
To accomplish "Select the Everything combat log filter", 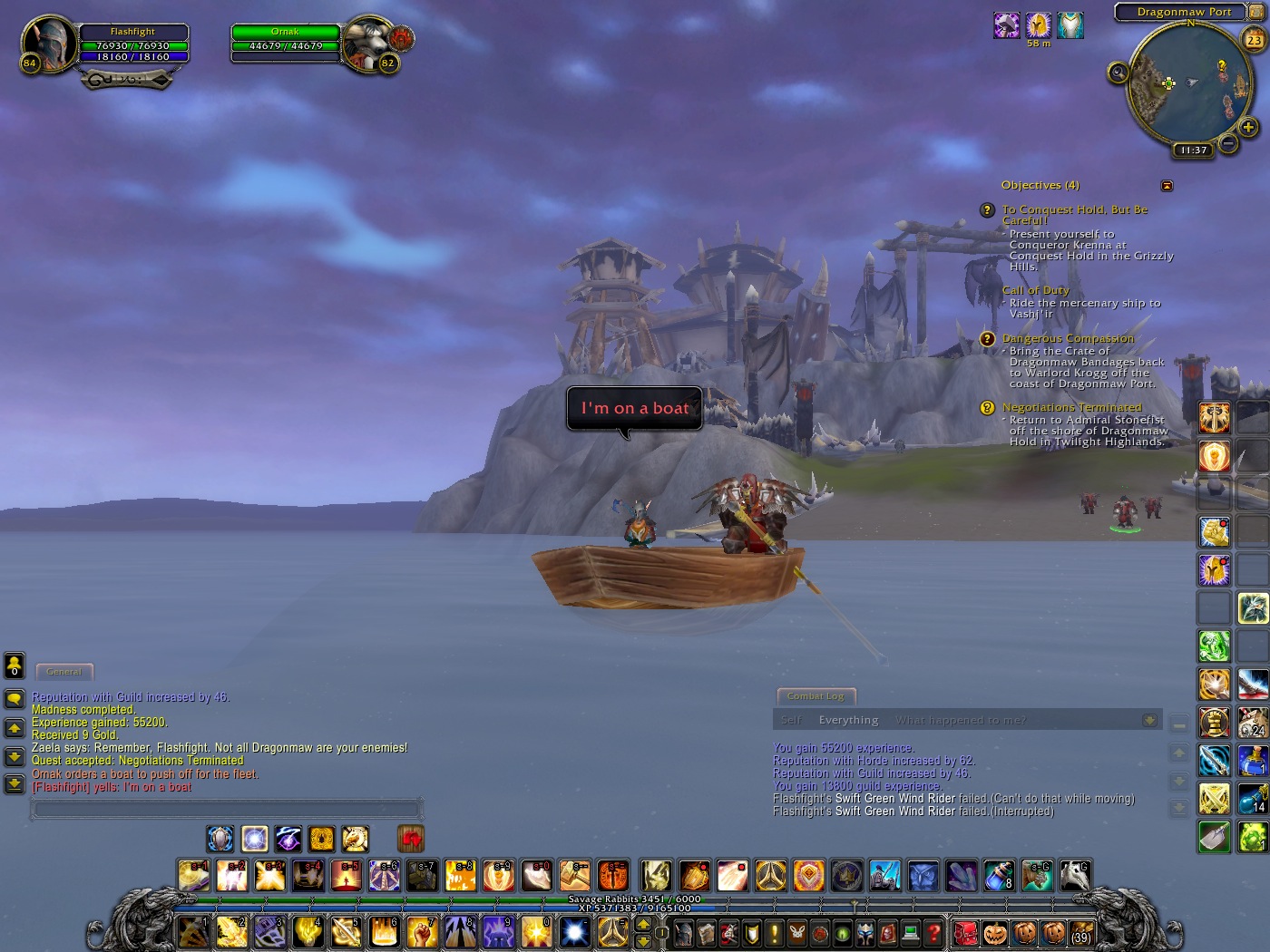I will 848,720.
